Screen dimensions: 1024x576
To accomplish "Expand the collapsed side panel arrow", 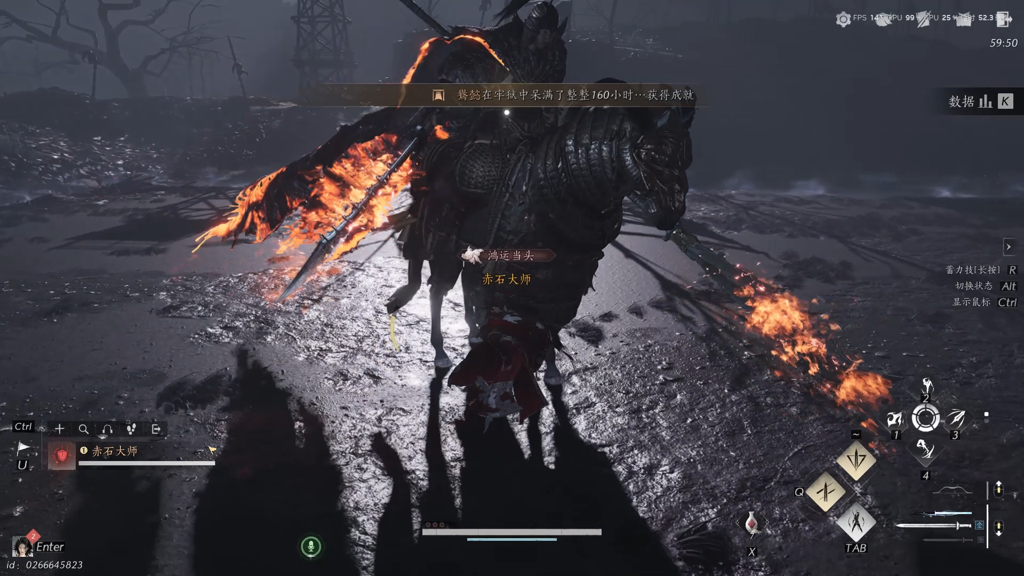I will 1008,247.
